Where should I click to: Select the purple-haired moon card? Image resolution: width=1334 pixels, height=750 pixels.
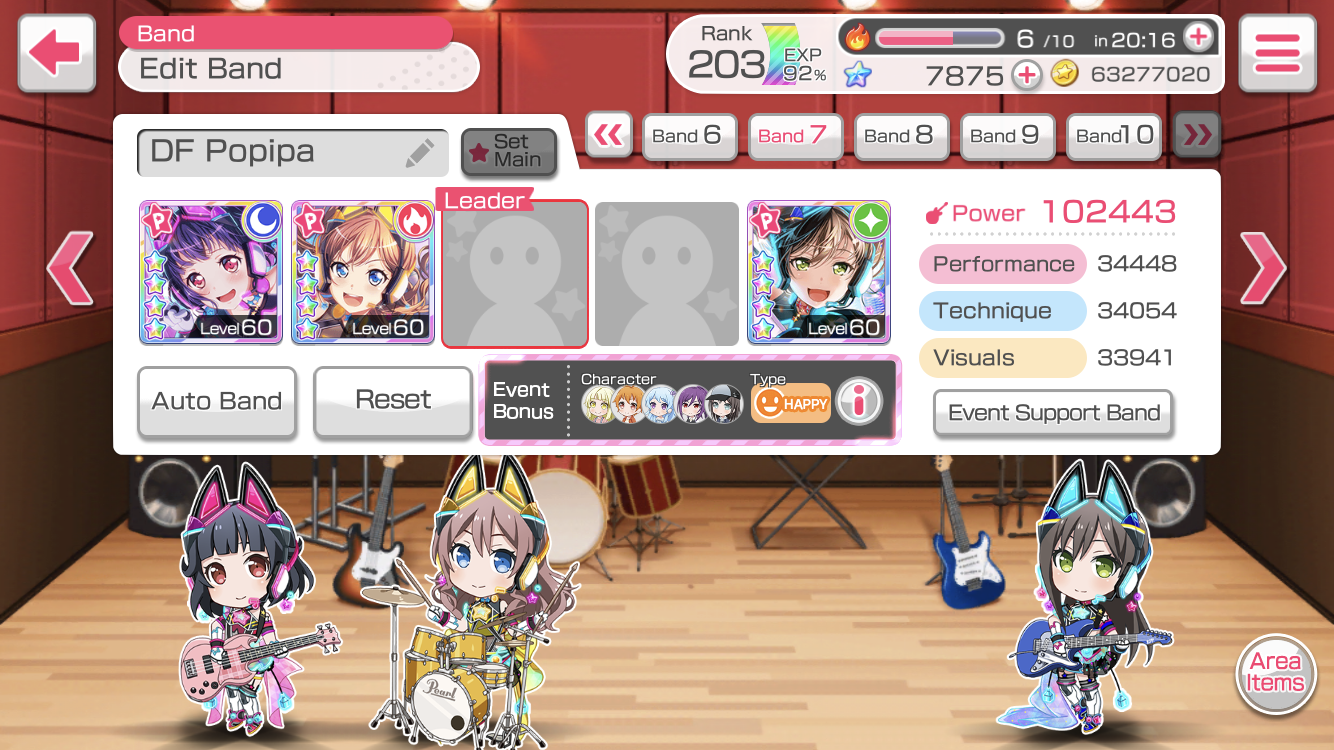point(211,272)
